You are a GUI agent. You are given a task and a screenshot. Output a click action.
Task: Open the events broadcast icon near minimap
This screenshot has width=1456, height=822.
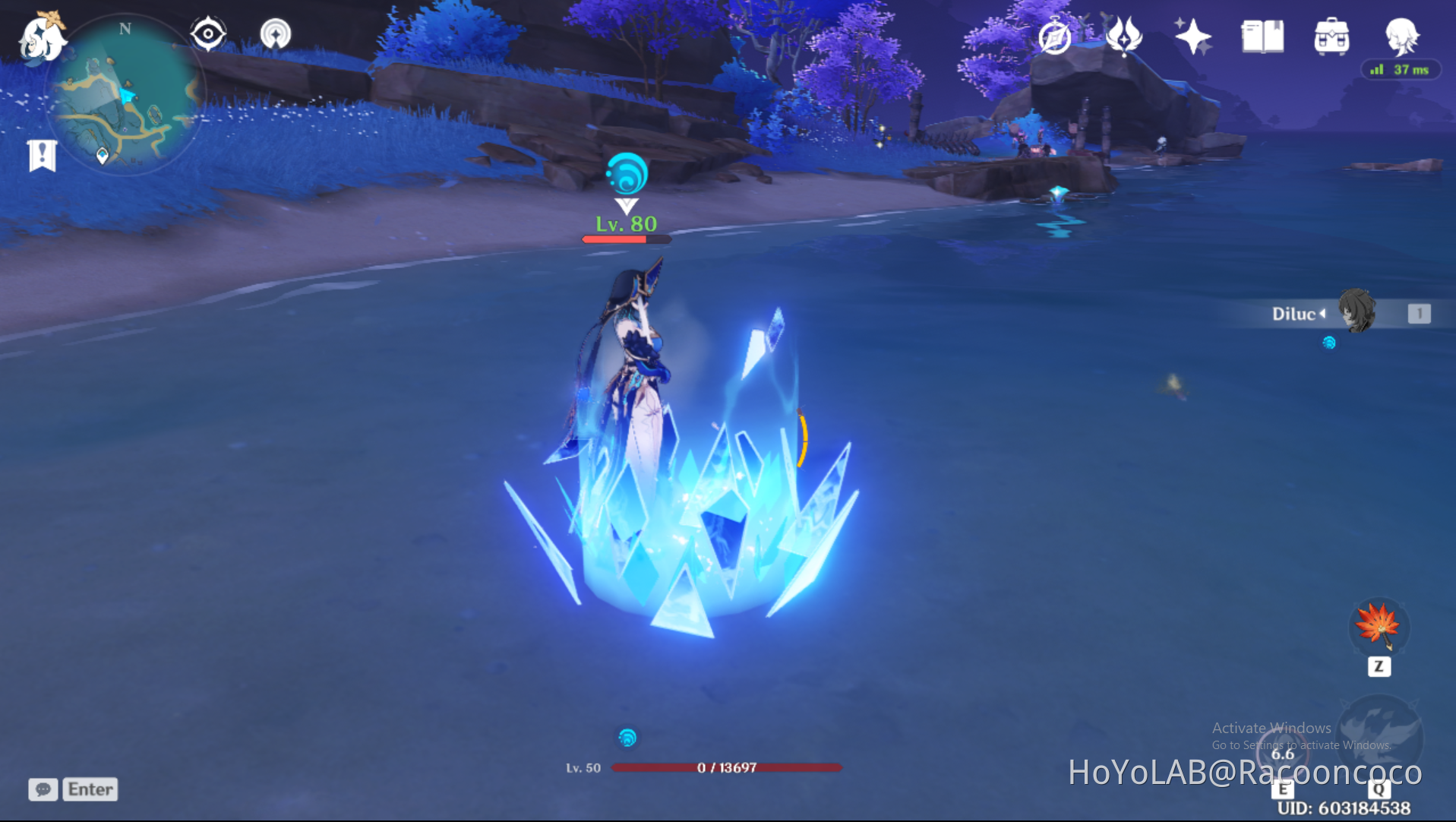coord(275,33)
